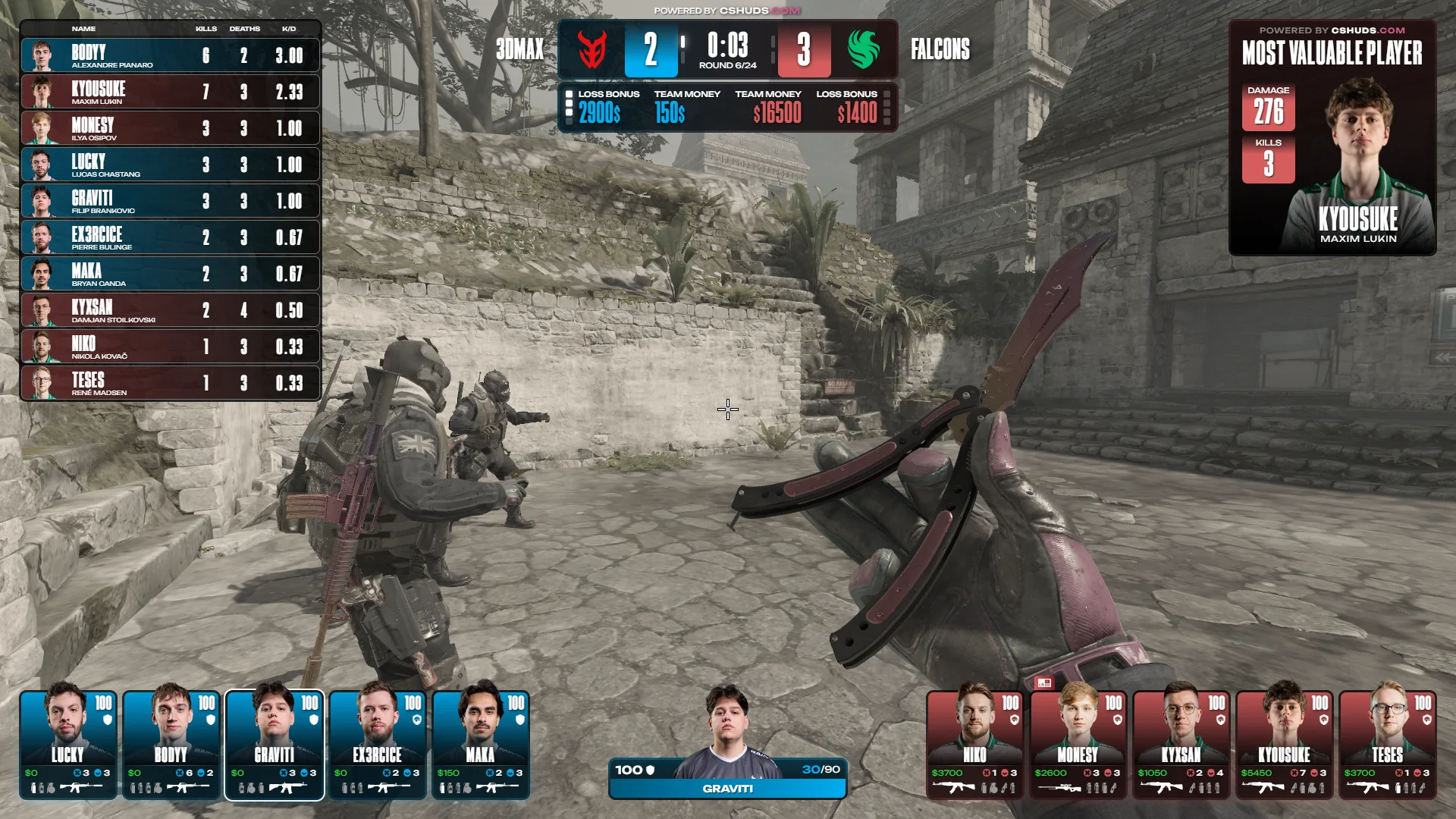
Task: Switch to m0NESY's bottom player card
Action: click(x=1078, y=745)
